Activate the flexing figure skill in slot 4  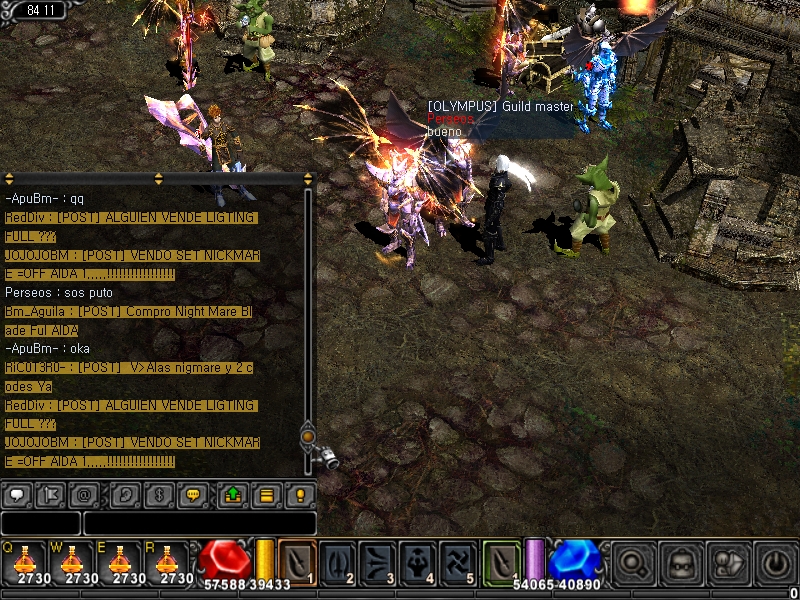(x=419, y=561)
